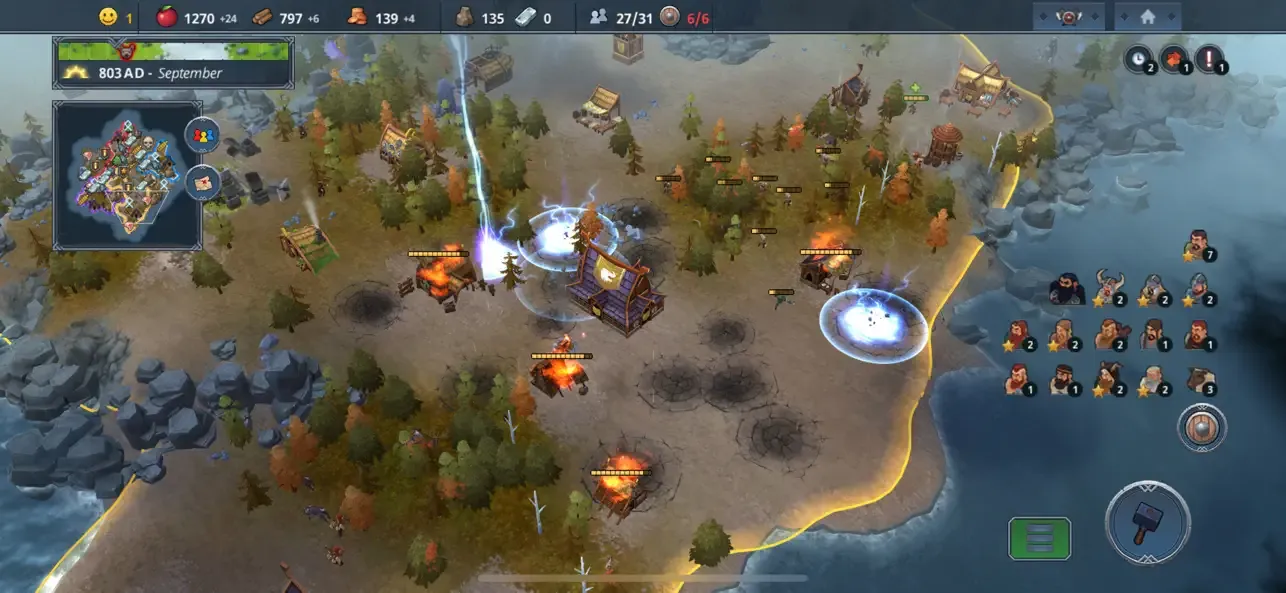
Task: Show the players list beside the minimap
Action: 203,136
